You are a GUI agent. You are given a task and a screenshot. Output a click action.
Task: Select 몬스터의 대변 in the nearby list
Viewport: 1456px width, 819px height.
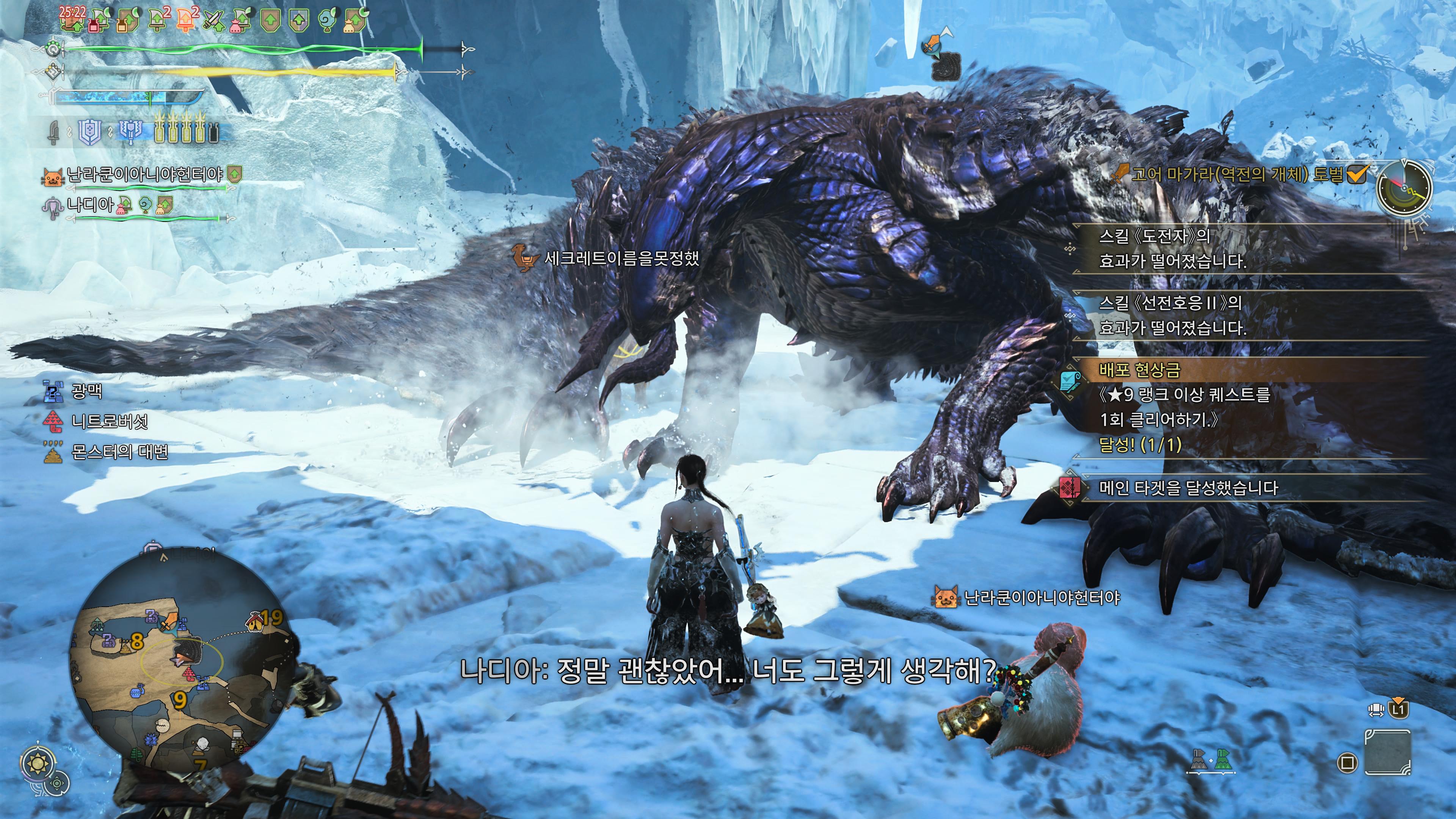click(x=119, y=452)
